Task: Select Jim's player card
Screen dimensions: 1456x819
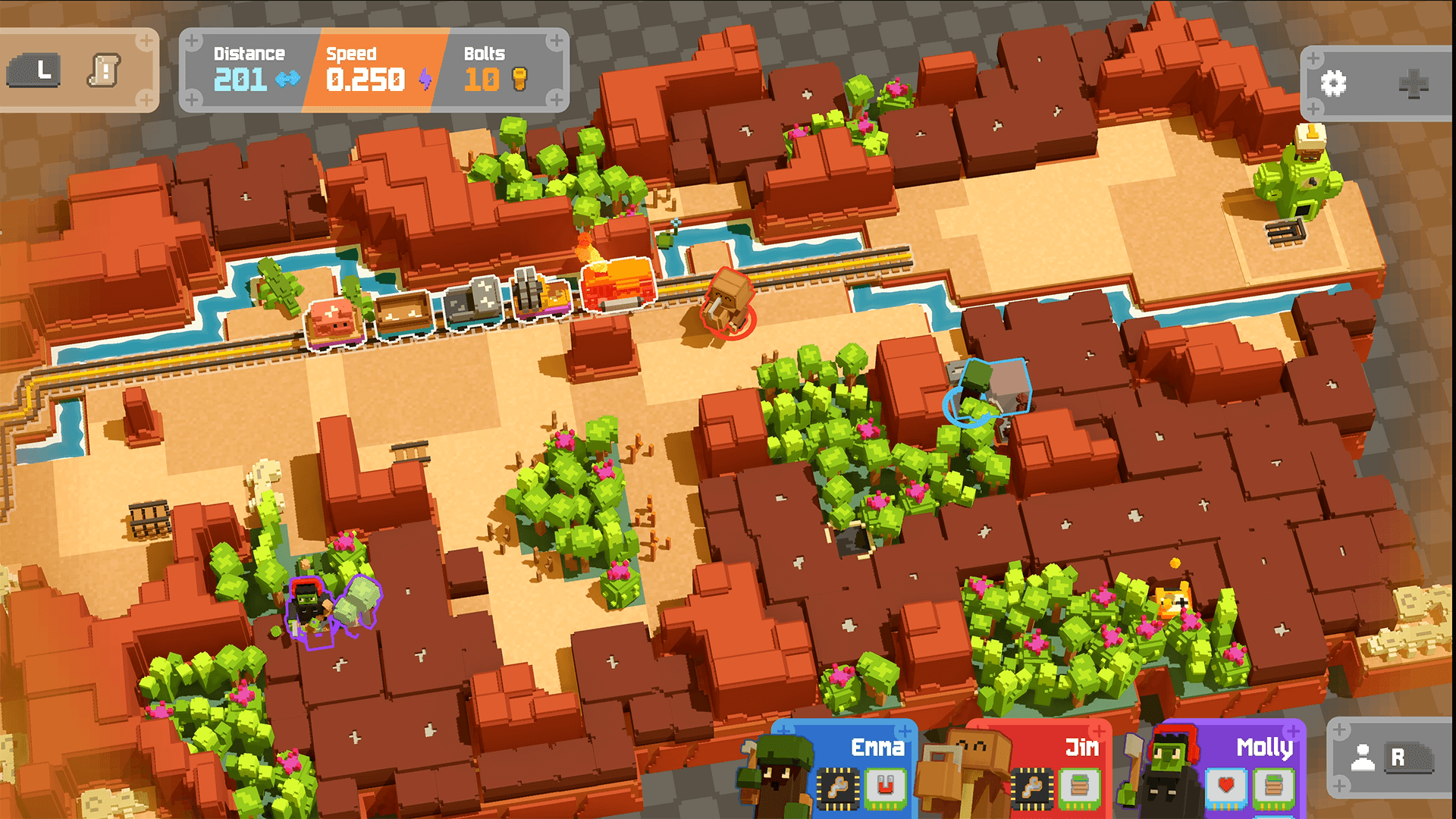Action: tap(1077, 748)
